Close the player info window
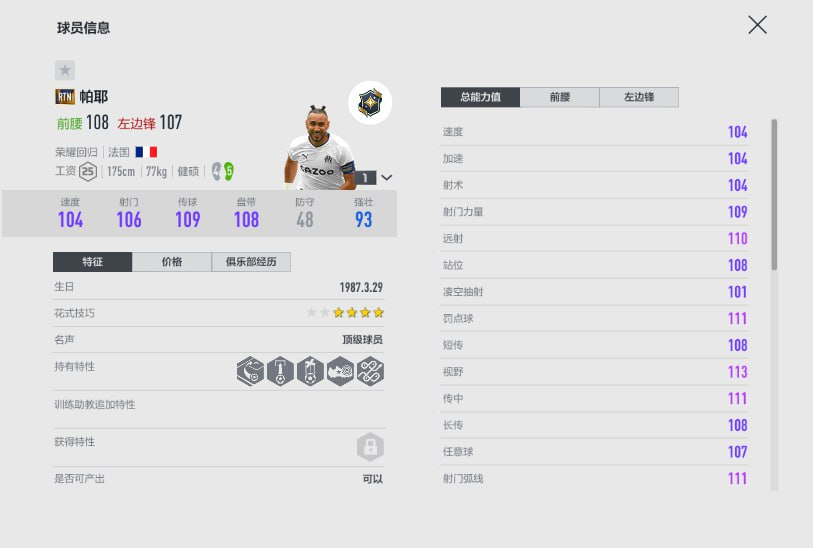The image size is (813, 548). (x=757, y=25)
